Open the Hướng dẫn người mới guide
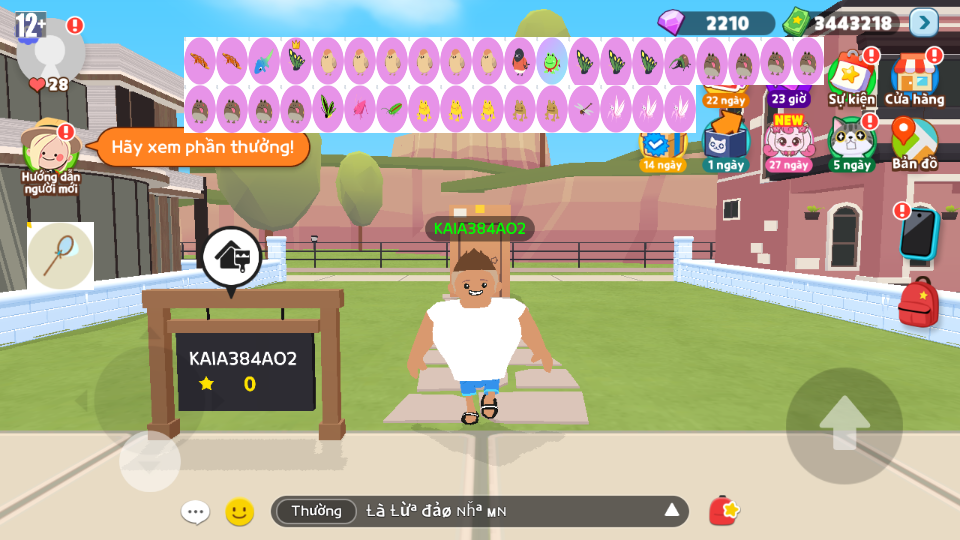The height and width of the screenshot is (540, 960). click(x=50, y=155)
